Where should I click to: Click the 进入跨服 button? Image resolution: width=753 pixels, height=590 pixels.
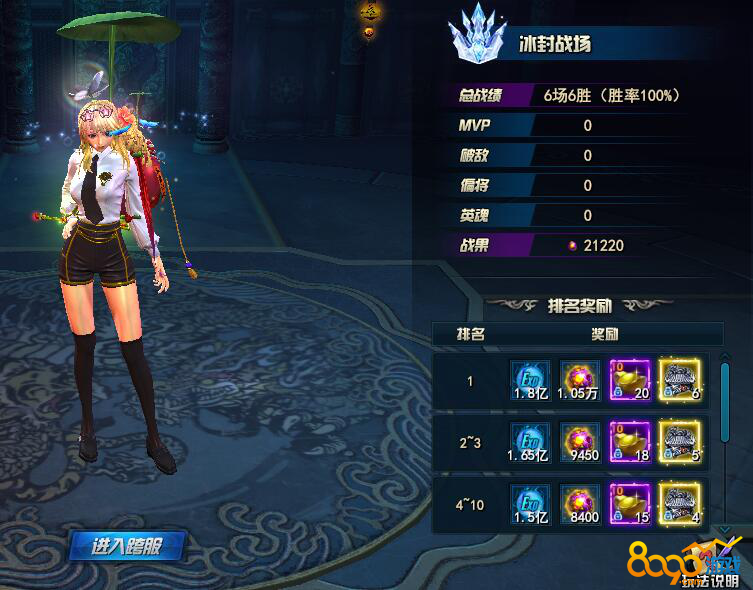pos(127,546)
